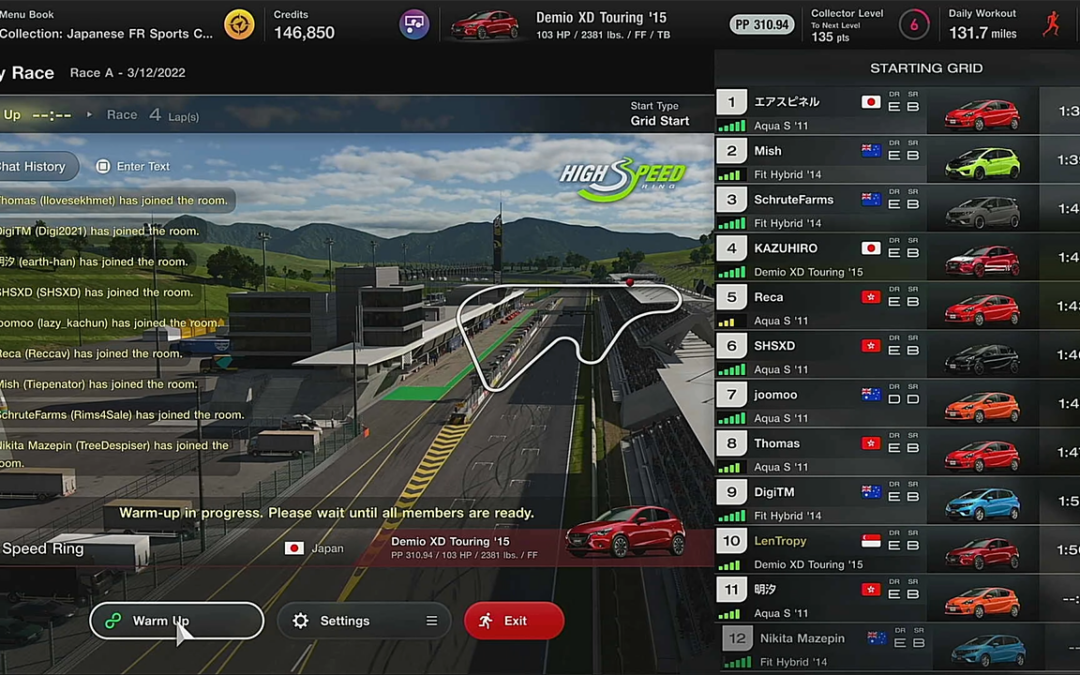Viewport: 1080px width, 675px height.
Task: Select Nikita Mazepin's grid entry
Action: click(880, 649)
